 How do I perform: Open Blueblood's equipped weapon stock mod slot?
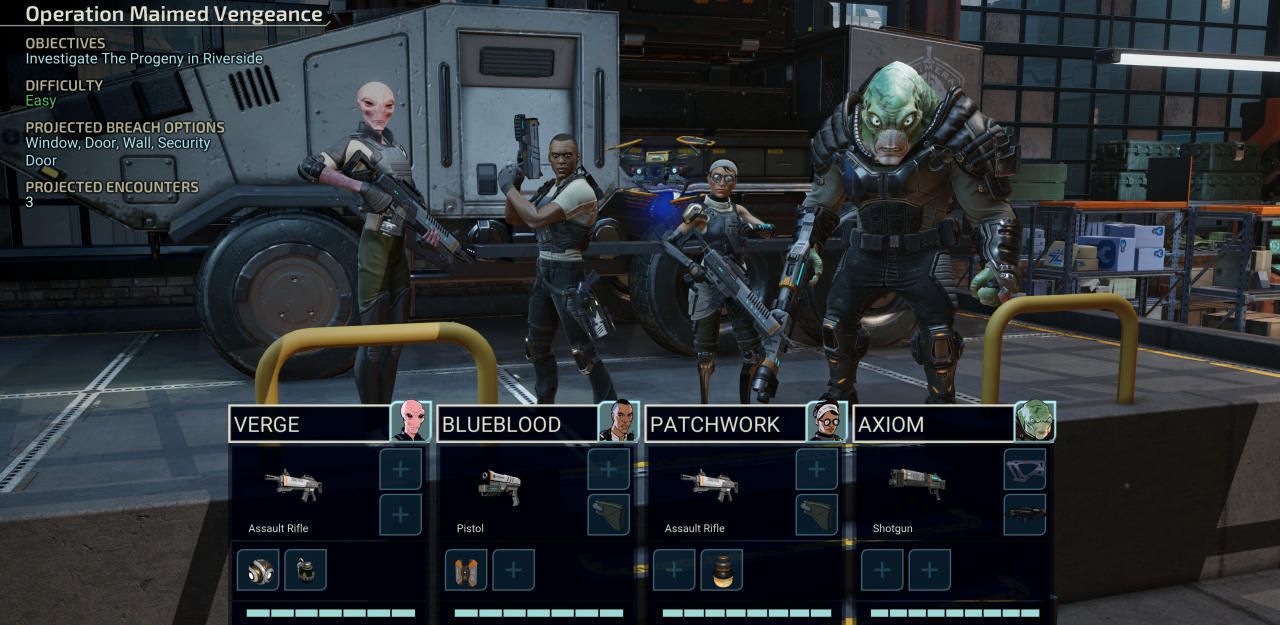tap(609, 515)
